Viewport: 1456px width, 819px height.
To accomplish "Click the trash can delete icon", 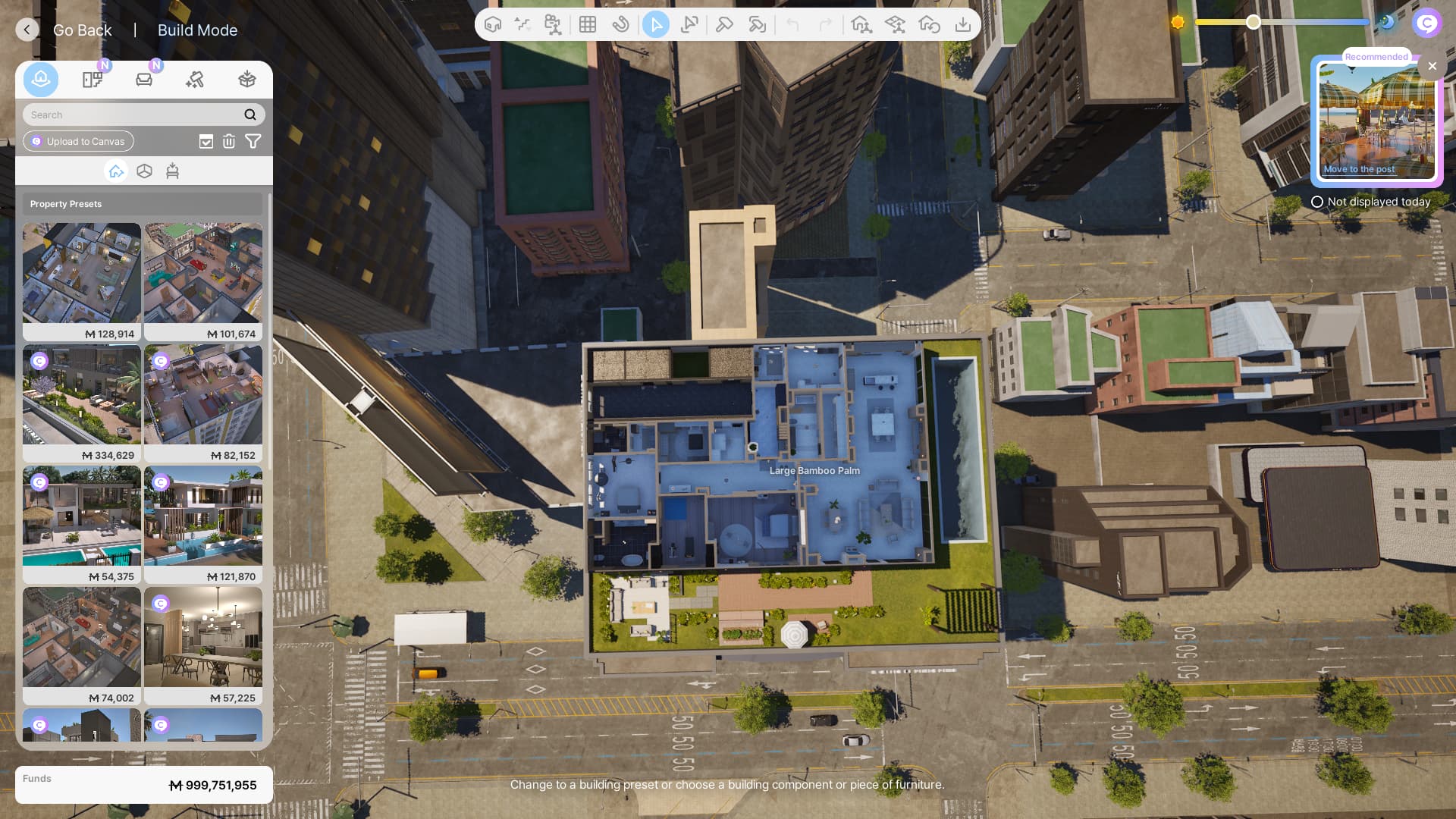I will pyautogui.click(x=229, y=141).
